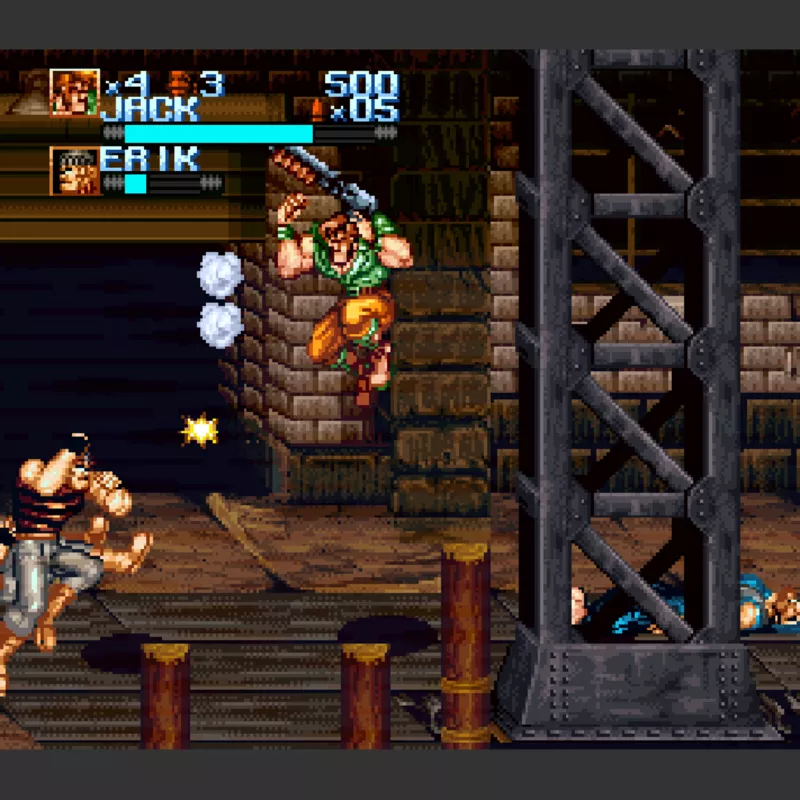This screenshot has height=800, width=800.
Task: Click Jack's character portrait
Action: point(75,93)
